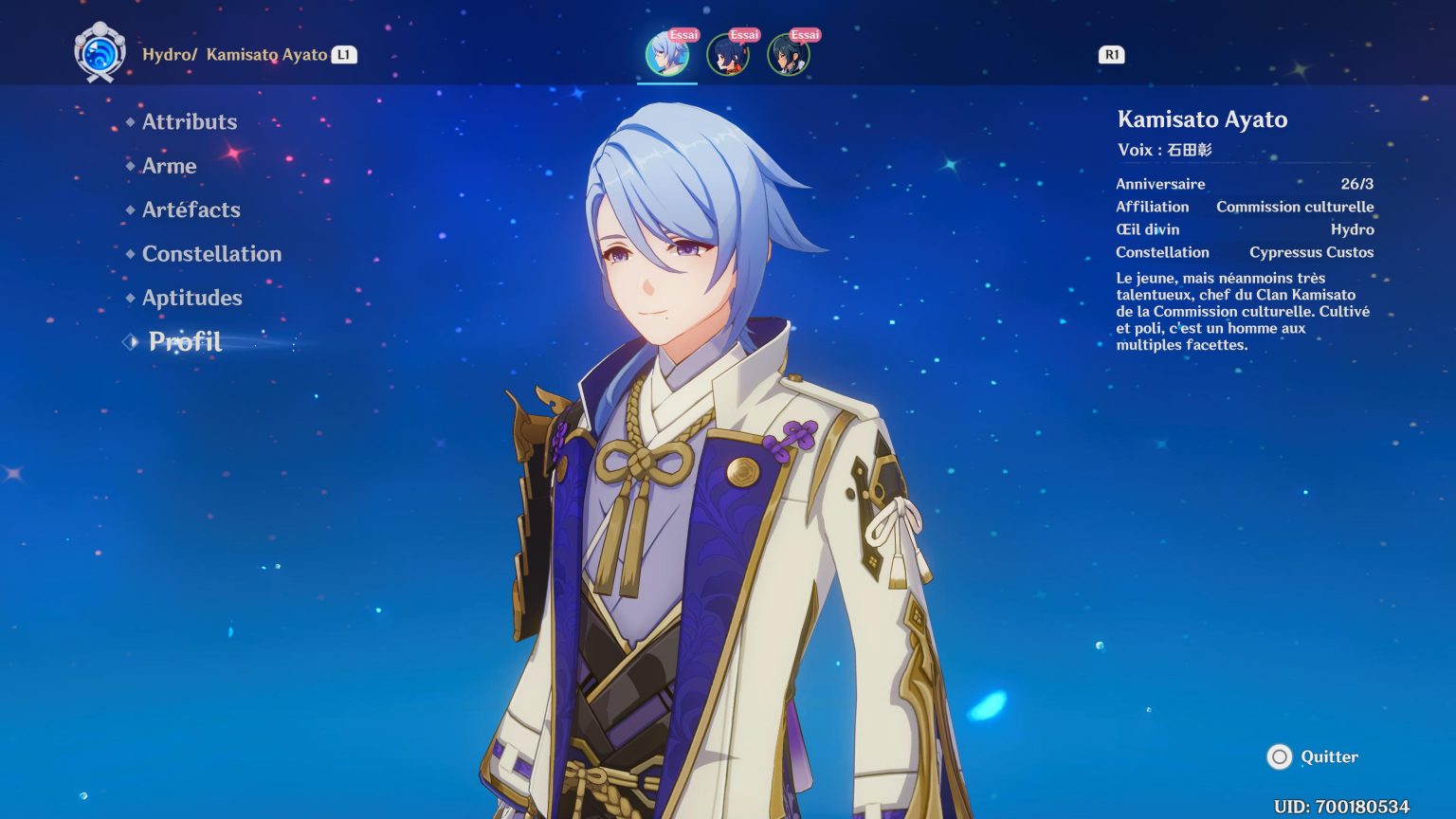Open the Attributs section
Screen dimensions: 1456x819
point(189,121)
